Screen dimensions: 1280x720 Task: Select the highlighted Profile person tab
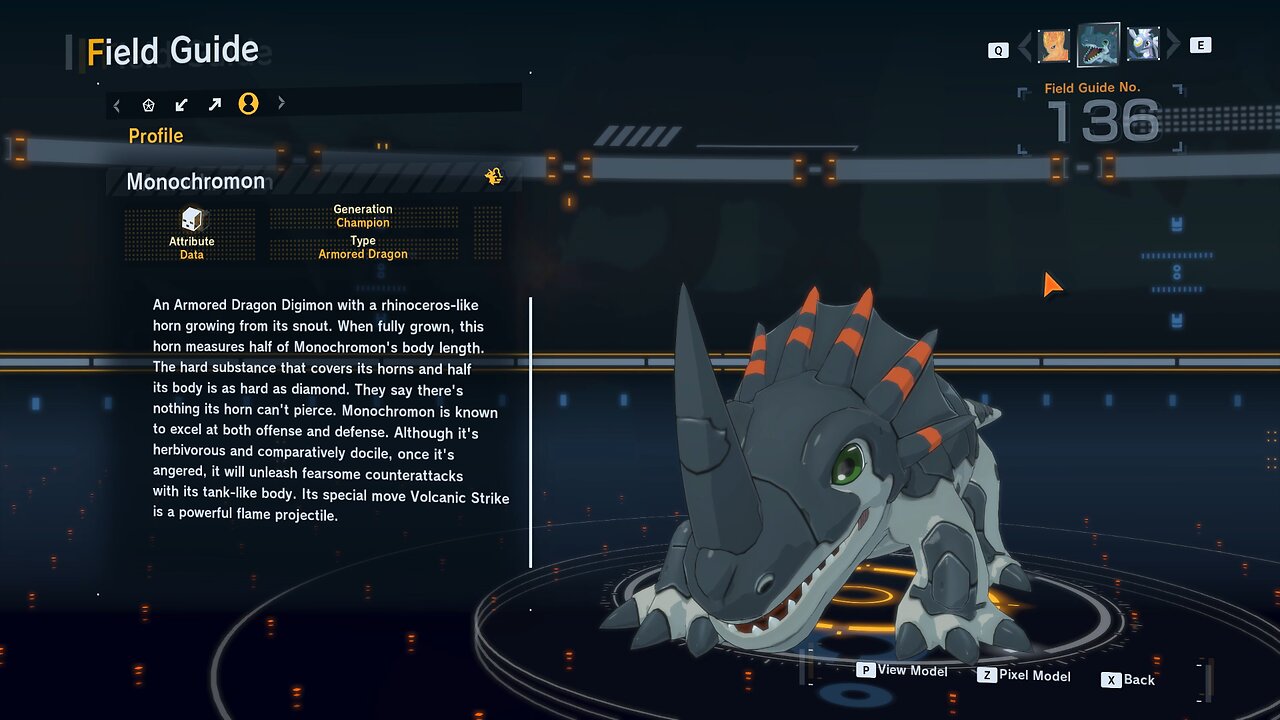click(248, 104)
